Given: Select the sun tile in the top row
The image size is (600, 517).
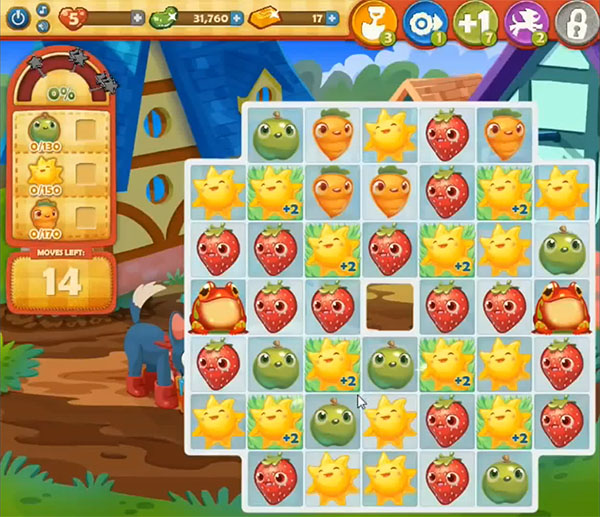Looking at the screenshot, I should tap(386, 137).
